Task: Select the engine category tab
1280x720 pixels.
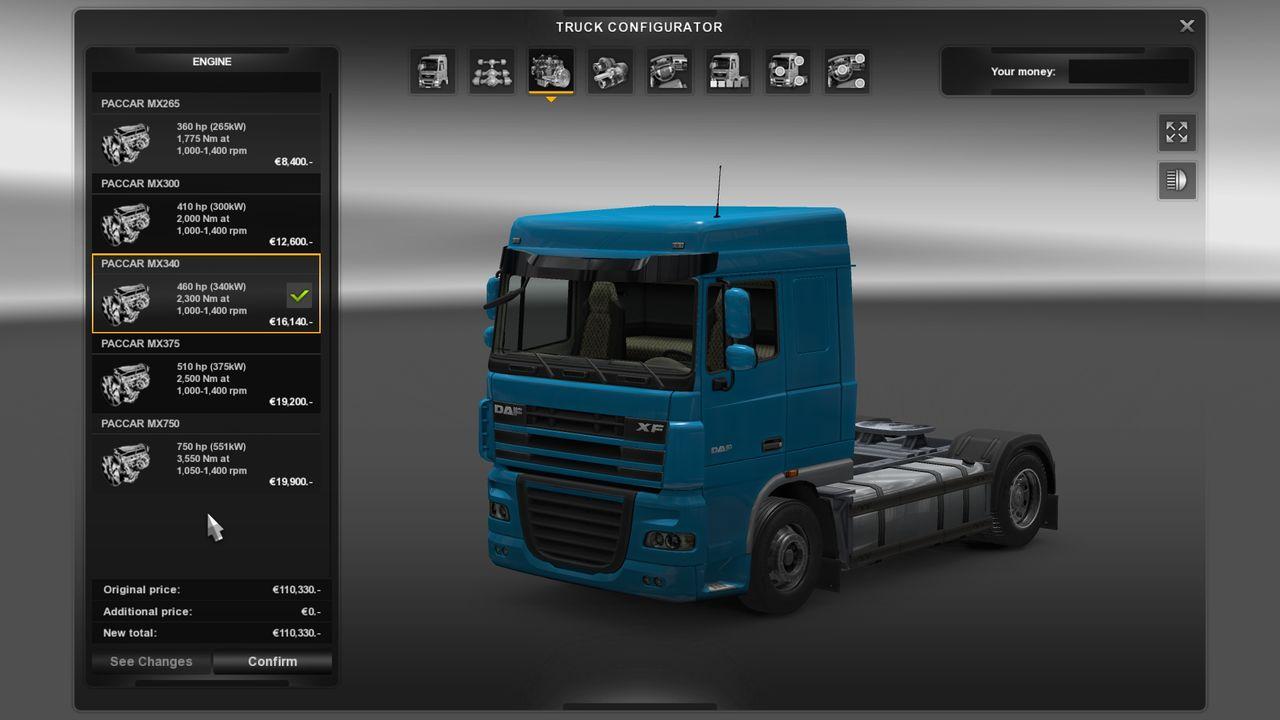Action: tap(551, 71)
